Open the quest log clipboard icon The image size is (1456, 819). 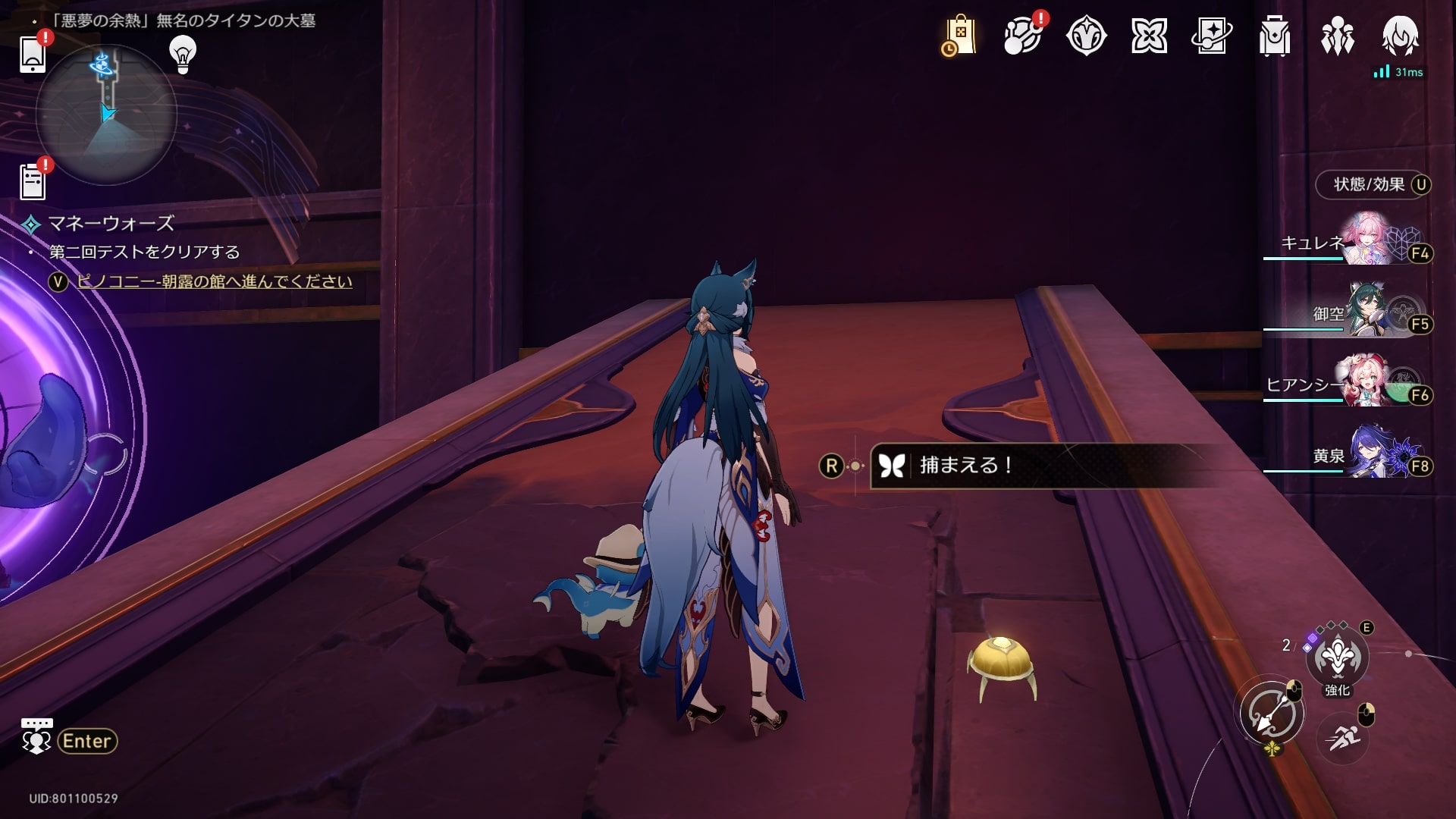click(x=33, y=182)
